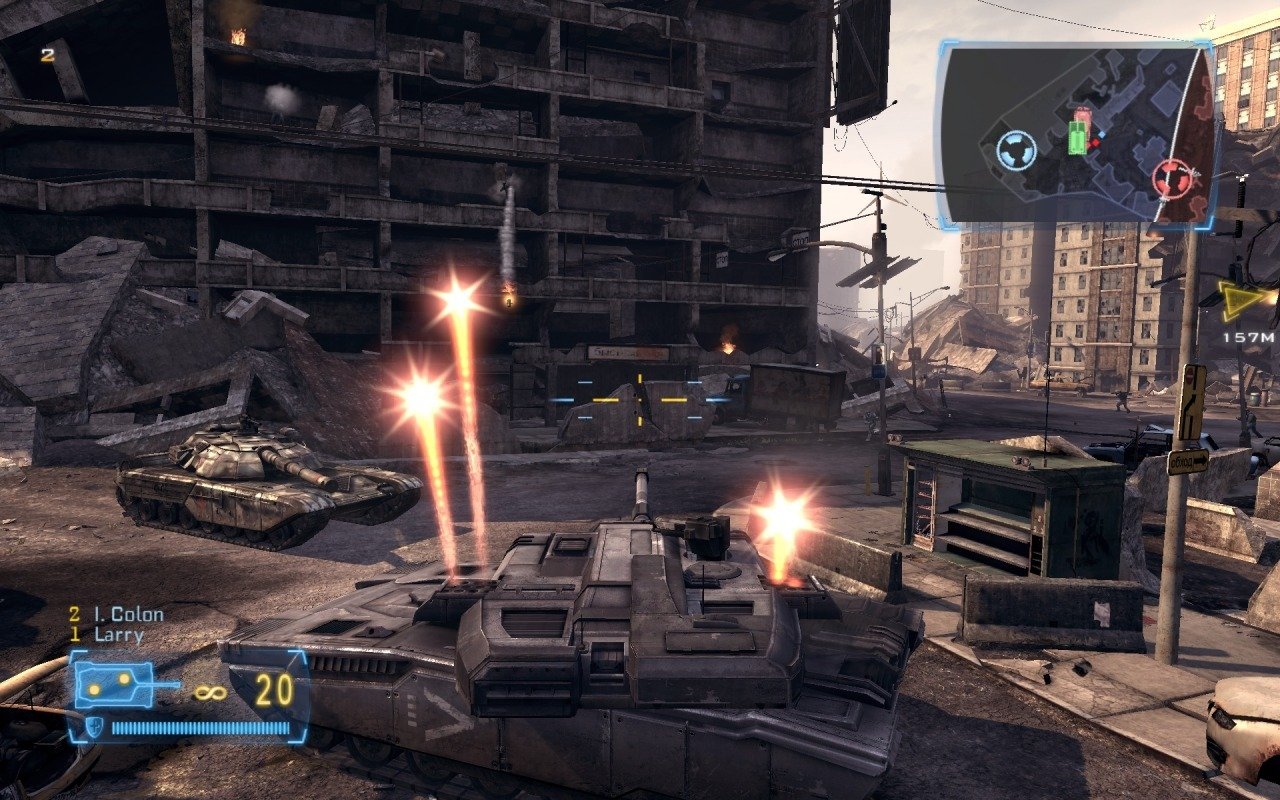Select the player name I. Colon

pos(127,614)
